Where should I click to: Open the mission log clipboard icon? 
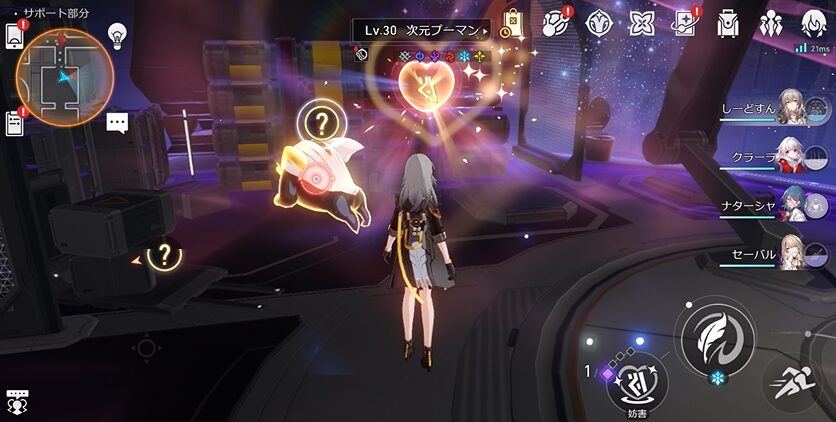tap(14, 123)
